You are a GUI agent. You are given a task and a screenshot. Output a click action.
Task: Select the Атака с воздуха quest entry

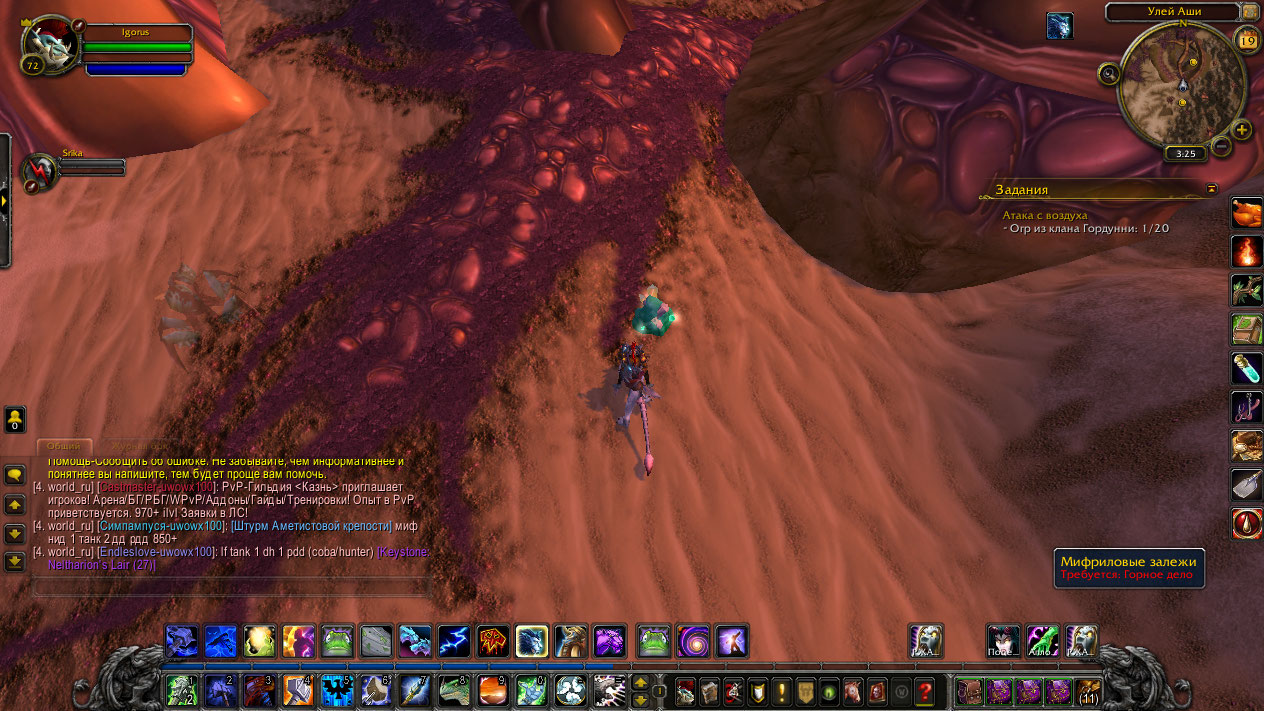click(1045, 215)
